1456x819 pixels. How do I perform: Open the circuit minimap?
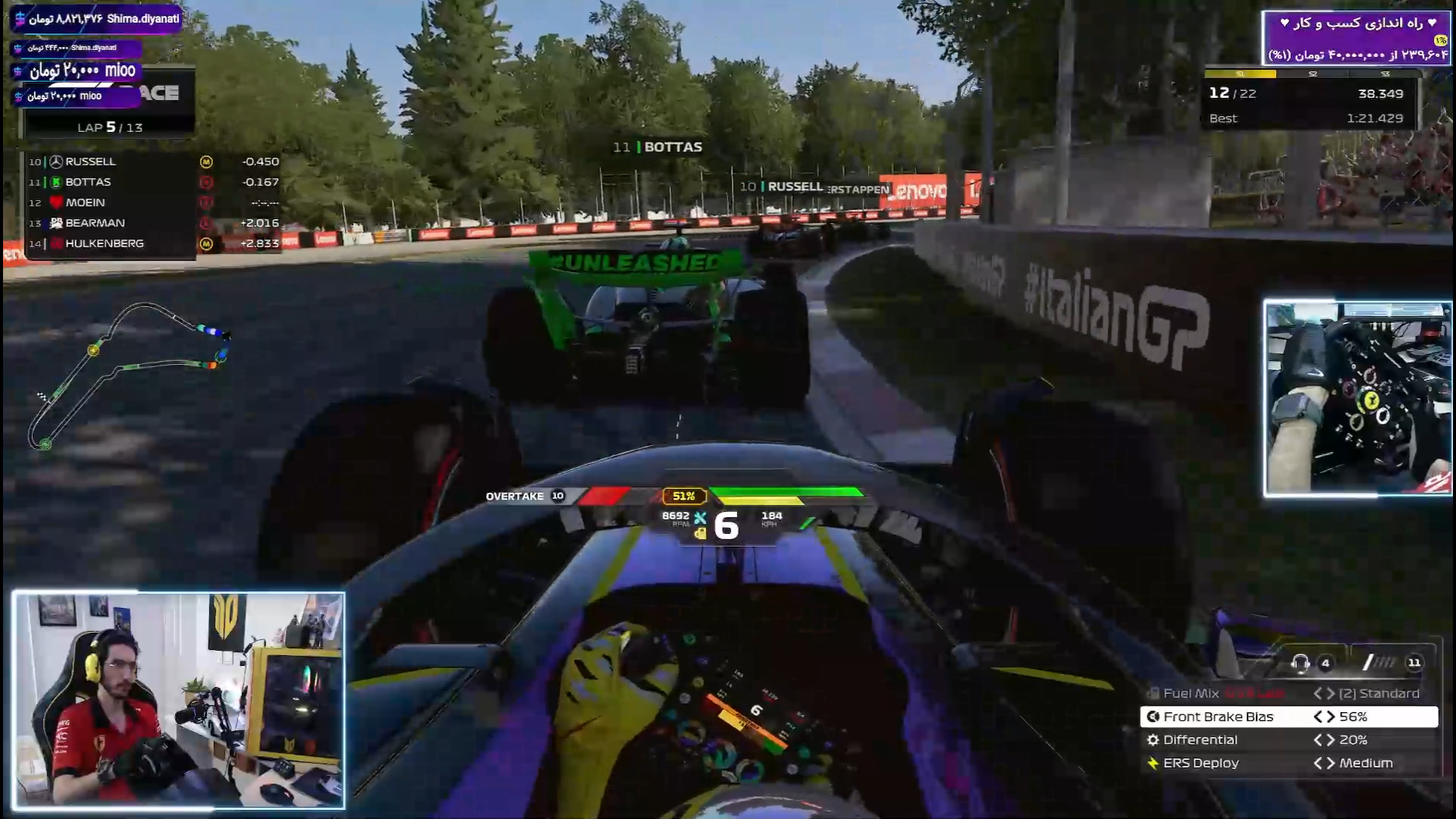(129, 375)
